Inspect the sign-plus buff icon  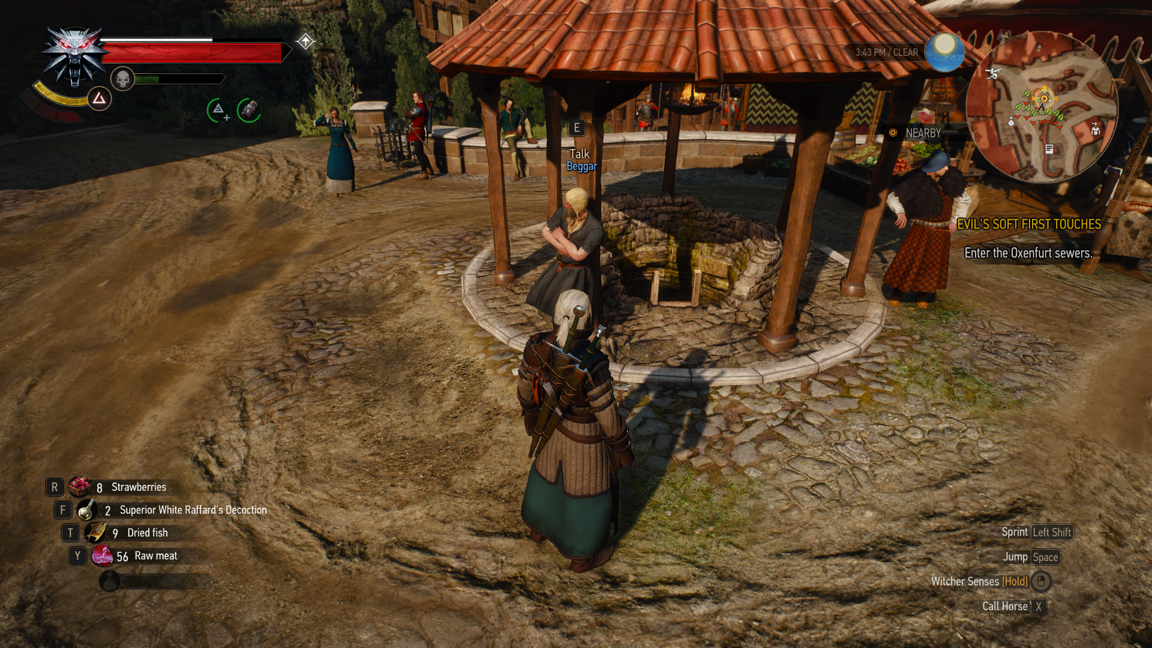point(218,110)
